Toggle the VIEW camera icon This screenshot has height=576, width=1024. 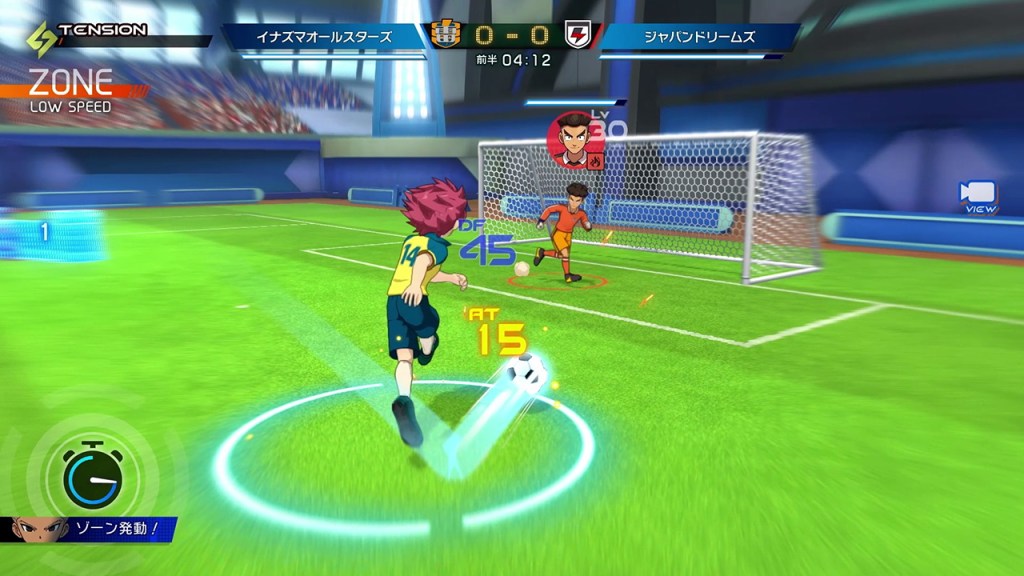pos(977,194)
